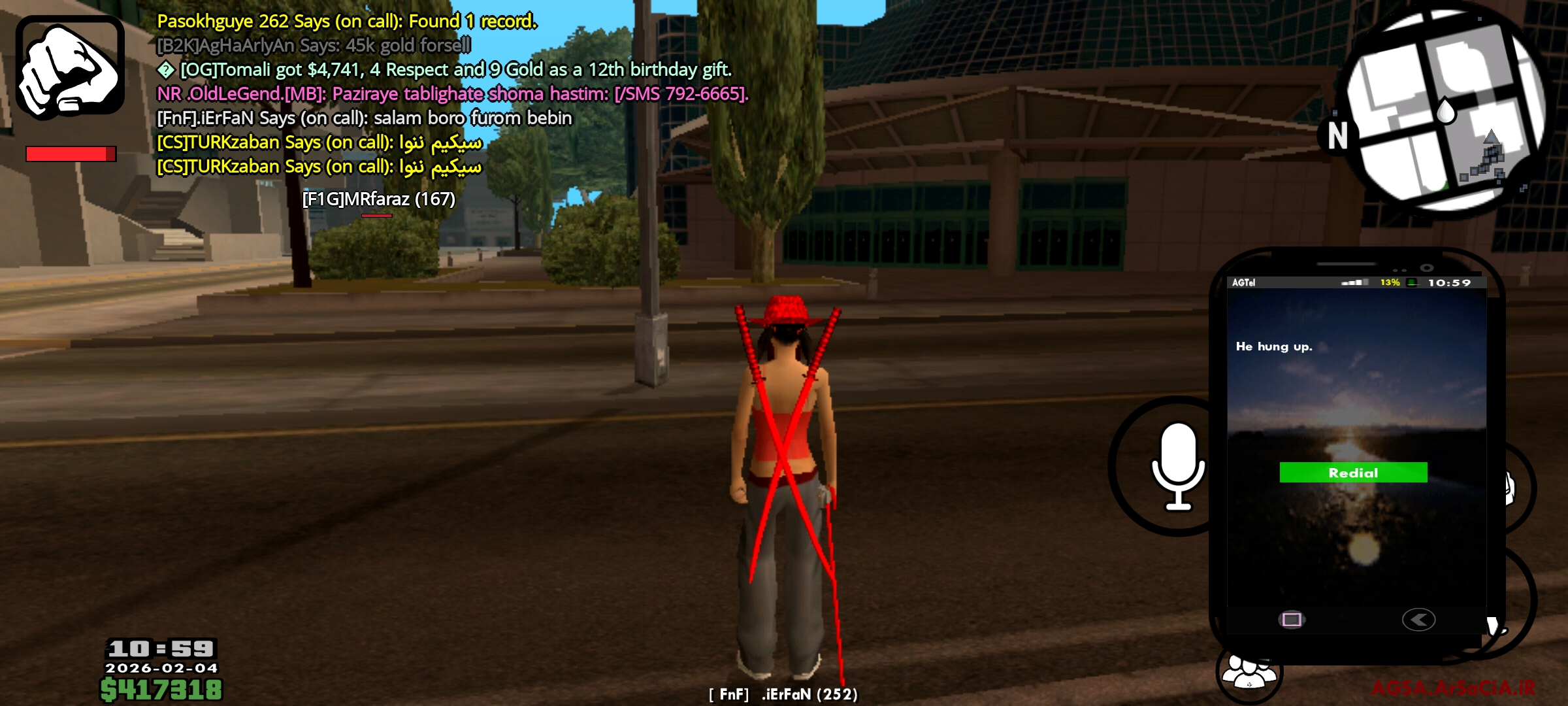1568x706 pixels.
Task: Tap the fist weapon icon
Action: [70, 67]
